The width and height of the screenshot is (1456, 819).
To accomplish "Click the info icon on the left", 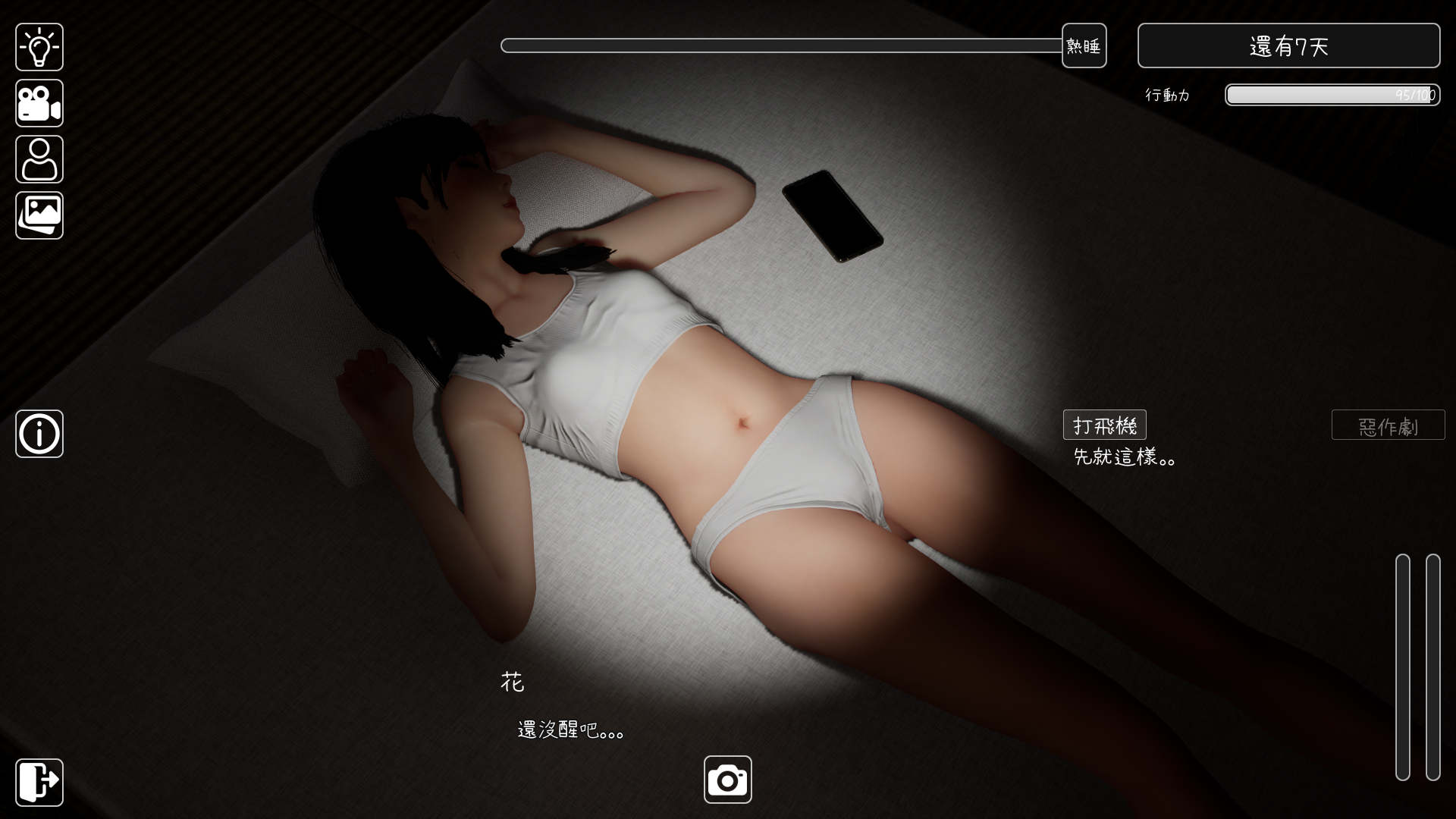I will coord(39,434).
